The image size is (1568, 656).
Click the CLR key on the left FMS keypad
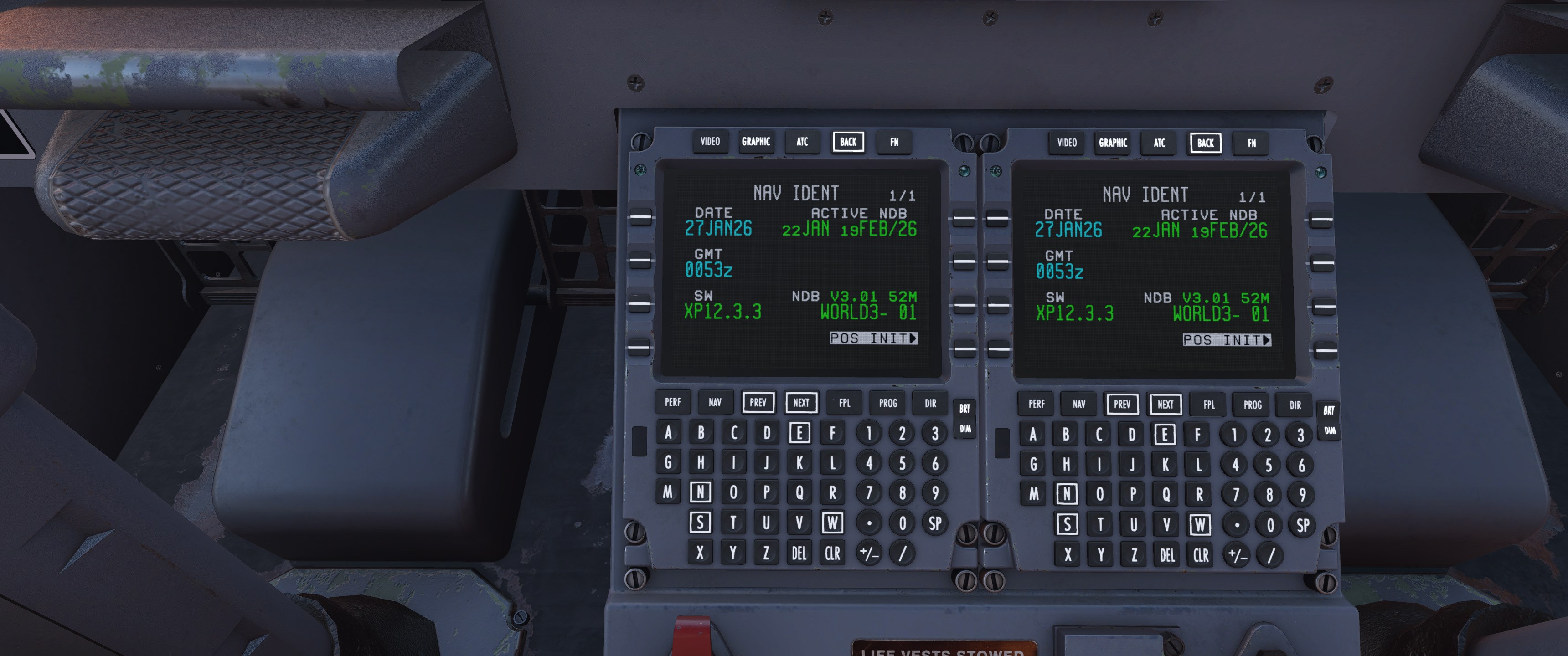tap(832, 553)
